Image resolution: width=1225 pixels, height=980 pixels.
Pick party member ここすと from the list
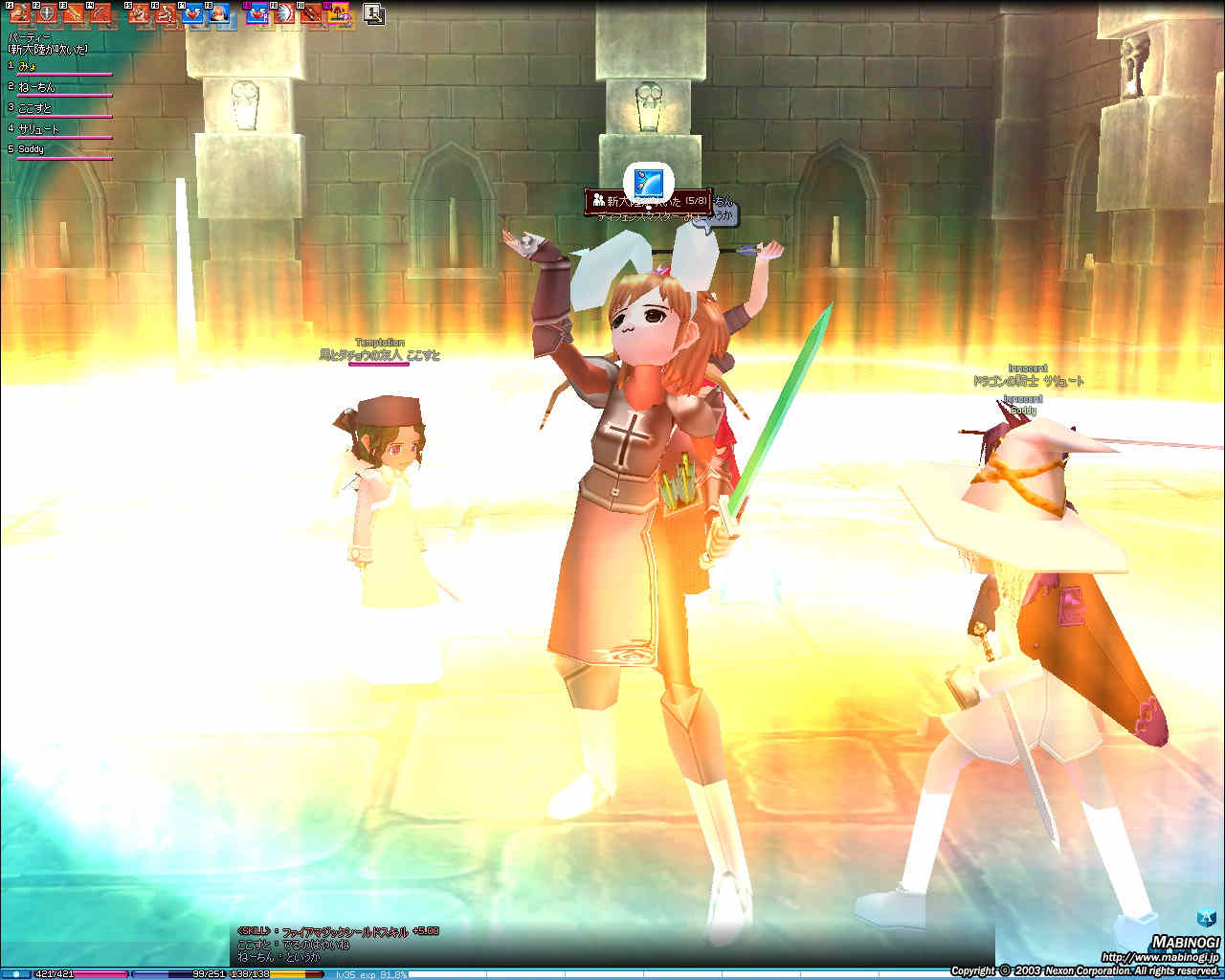(x=34, y=108)
